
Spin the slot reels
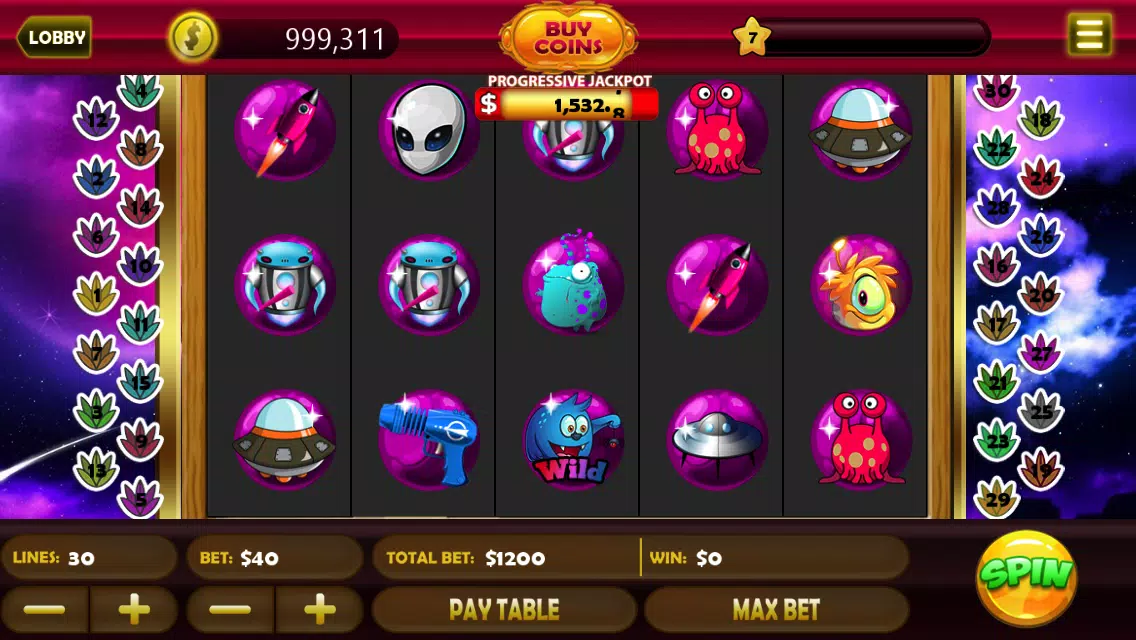[1026, 577]
